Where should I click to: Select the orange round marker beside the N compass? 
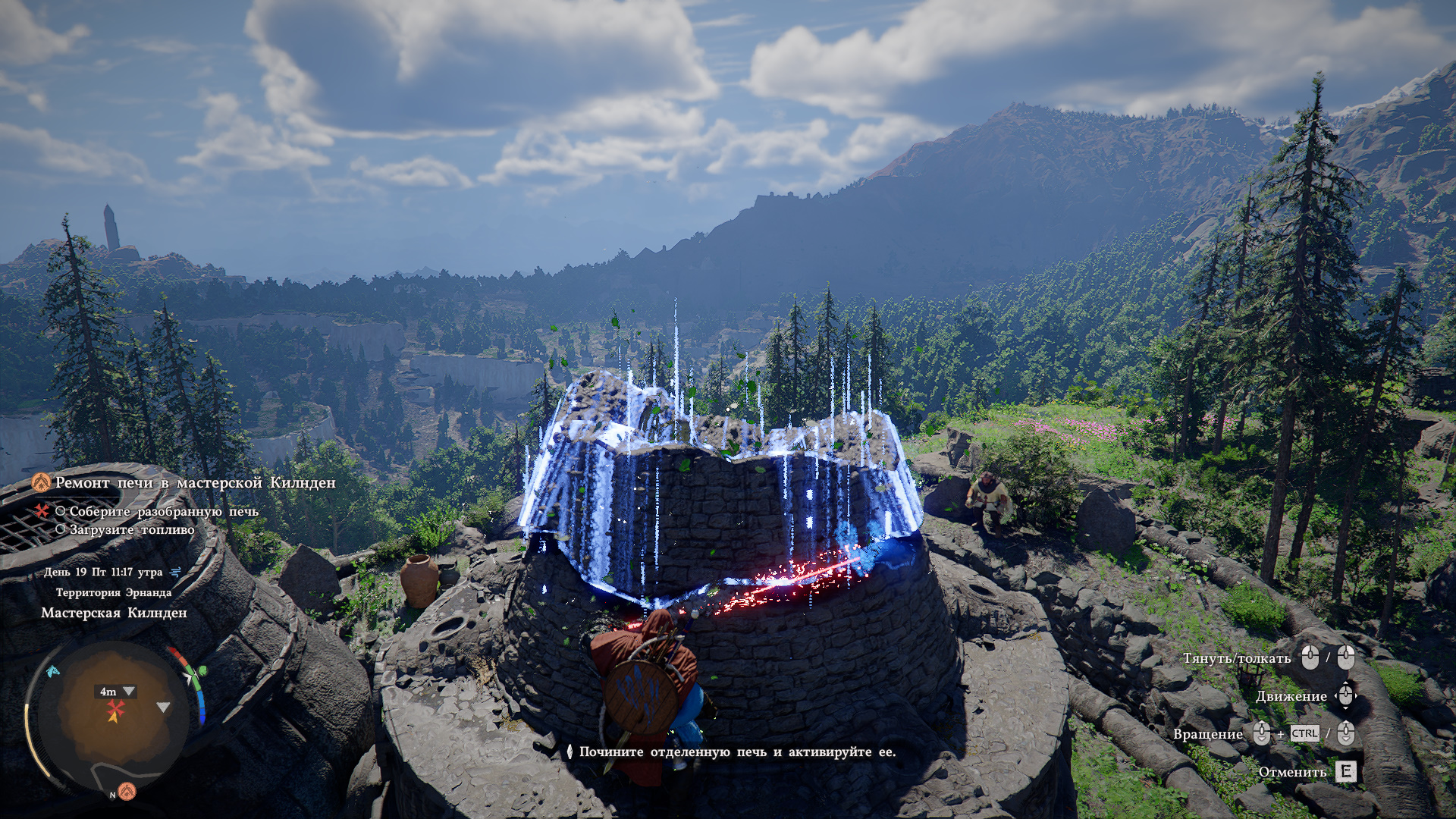tap(127, 791)
